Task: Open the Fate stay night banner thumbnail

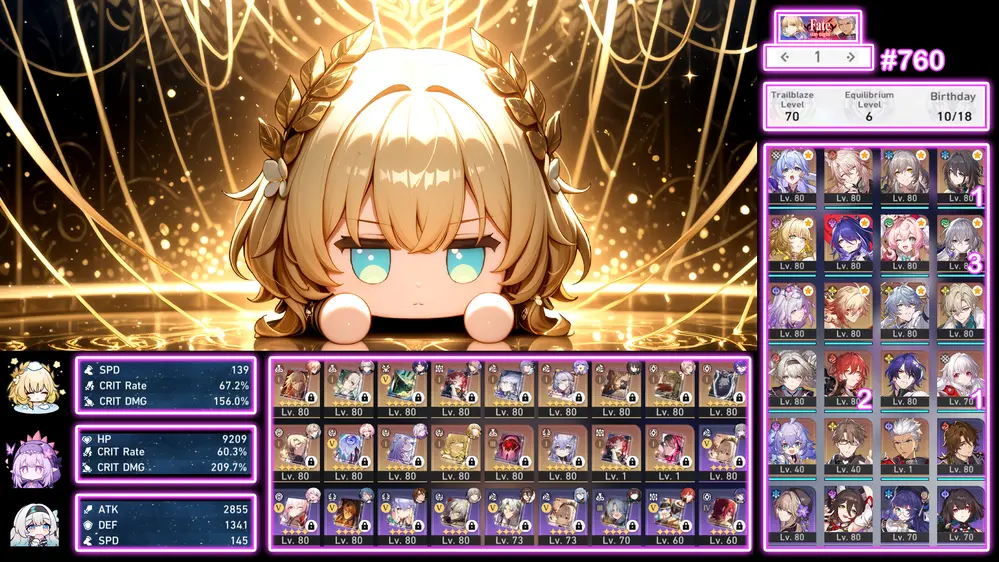Action: click(817, 26)
